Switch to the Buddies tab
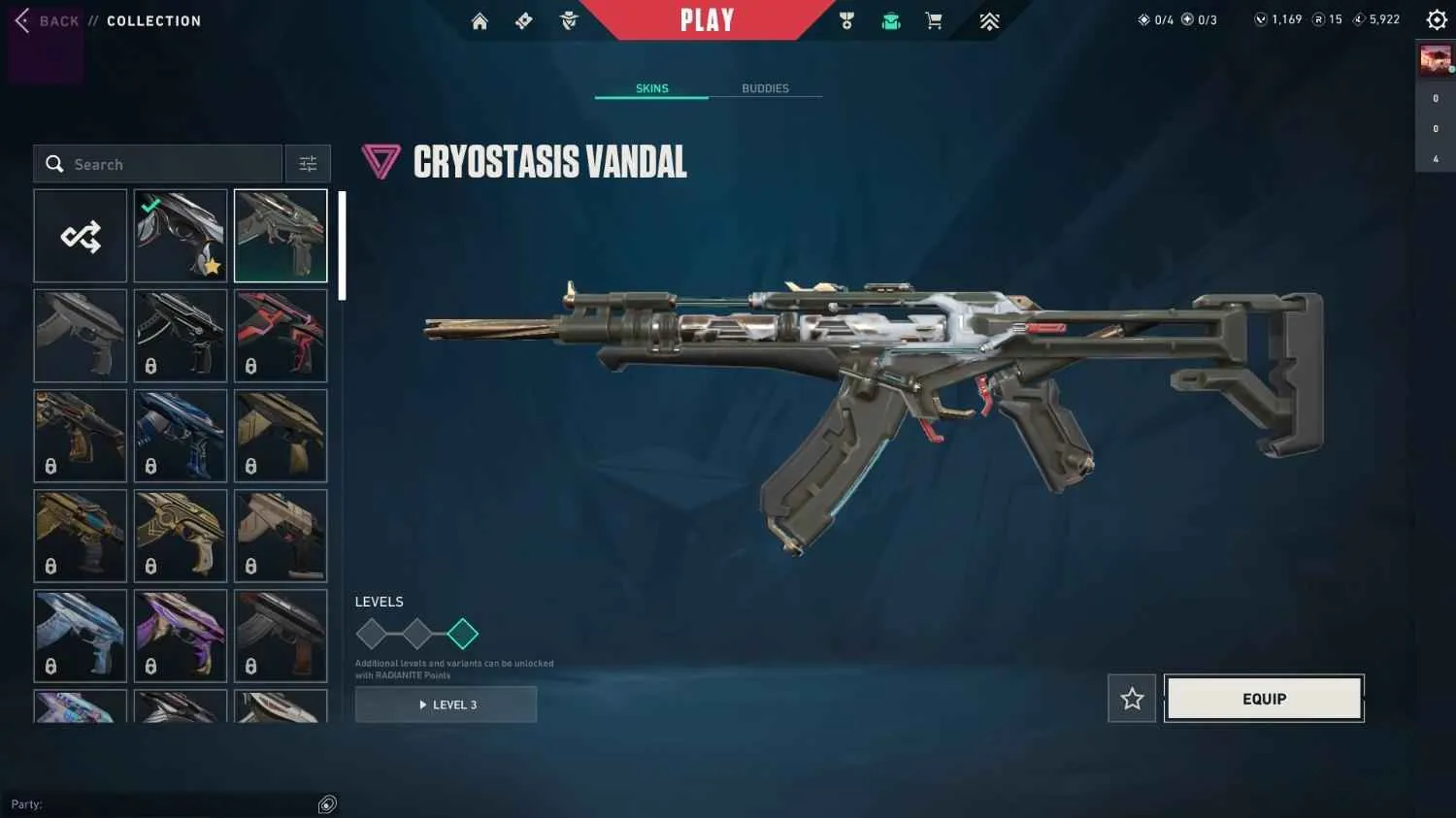Screen dimensions: 1456x818 [x=765, y=88]
